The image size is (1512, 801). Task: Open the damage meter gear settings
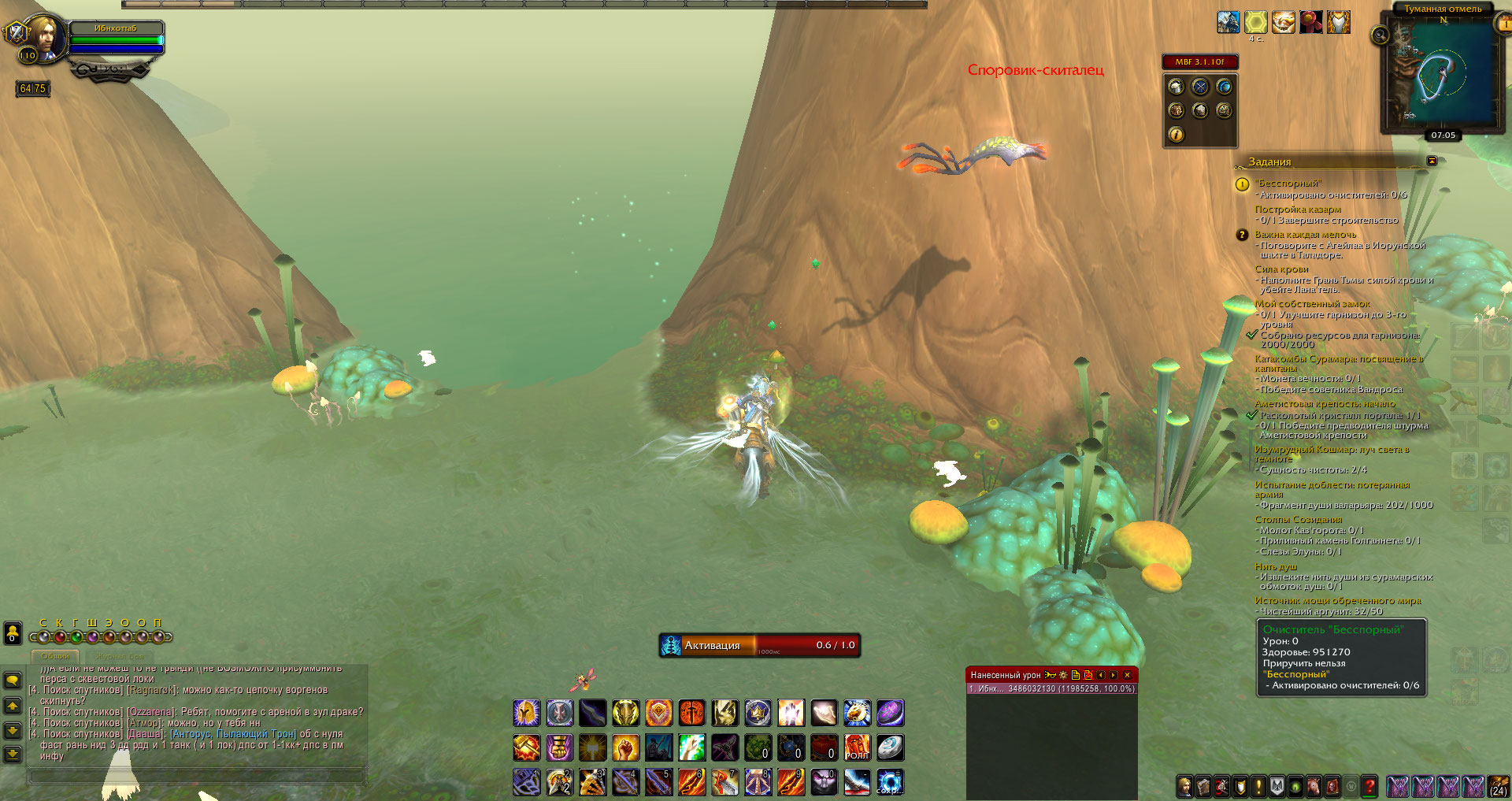tap(1063, 675)
